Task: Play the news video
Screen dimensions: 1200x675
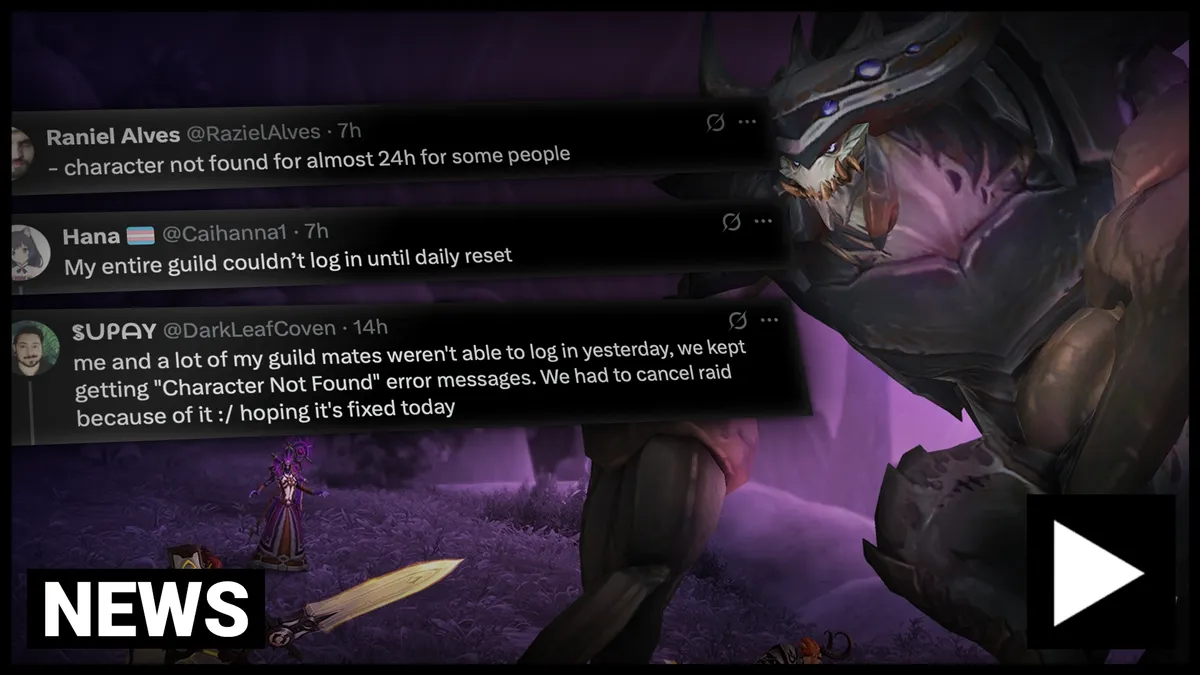Action: [1100, 573]
